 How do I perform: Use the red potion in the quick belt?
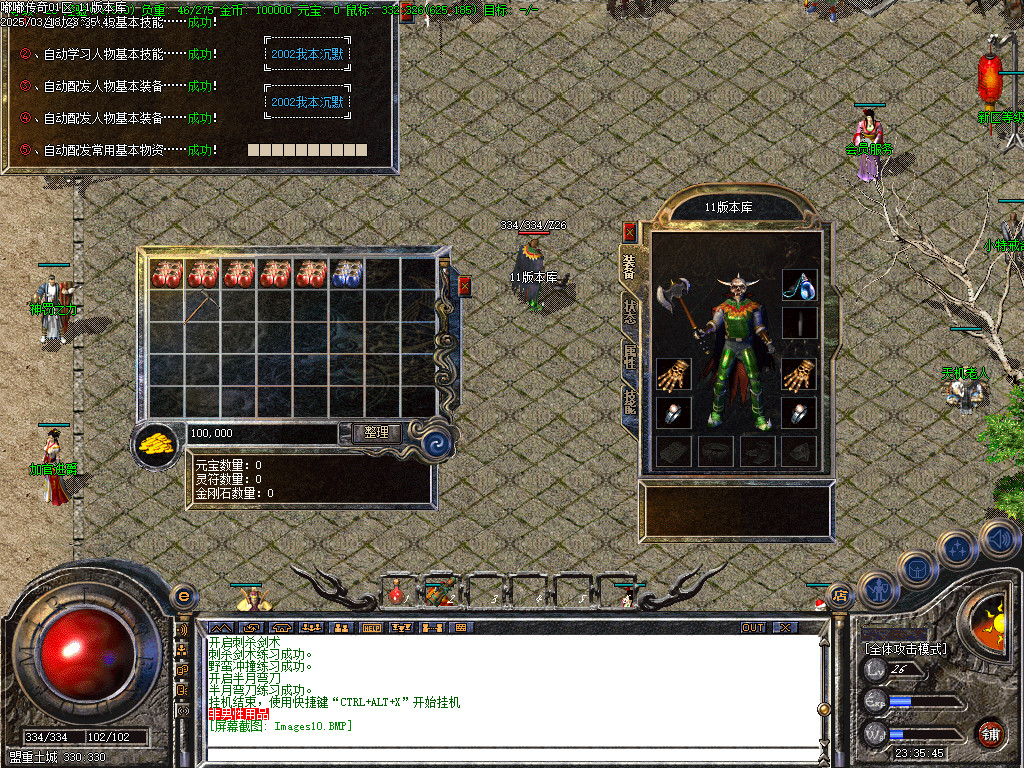397,593
